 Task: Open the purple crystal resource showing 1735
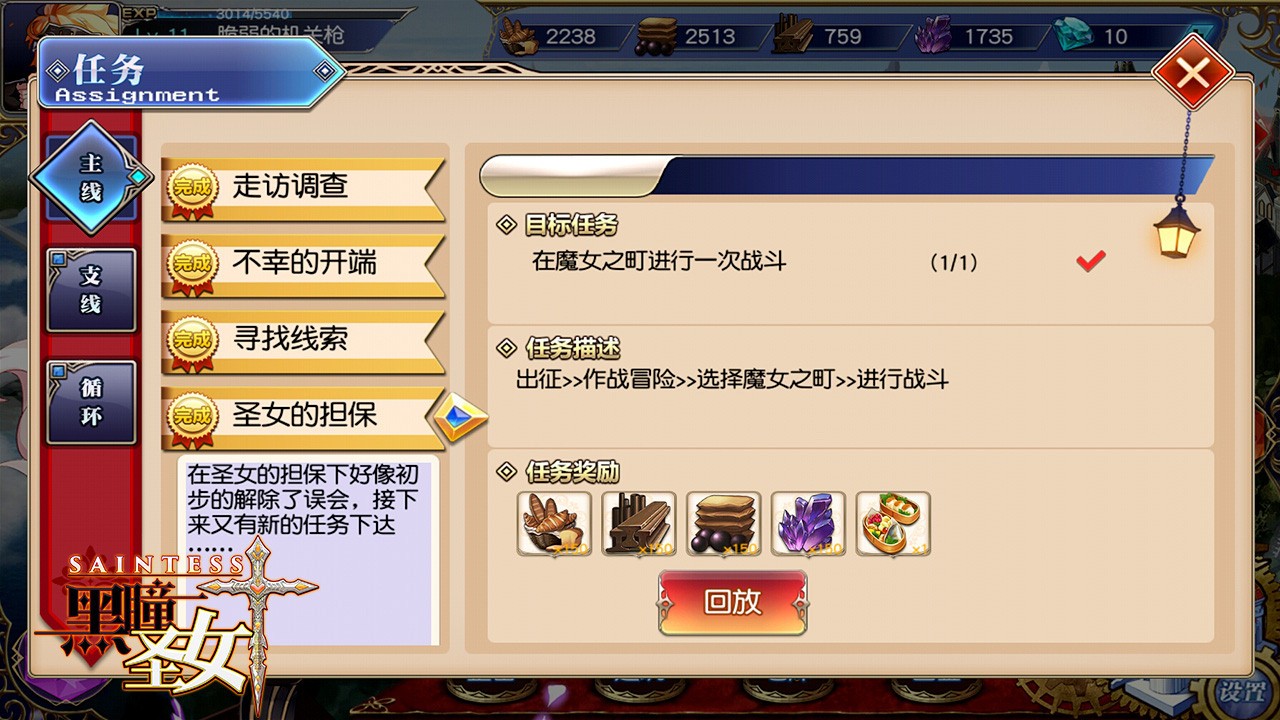click(934, 33)
